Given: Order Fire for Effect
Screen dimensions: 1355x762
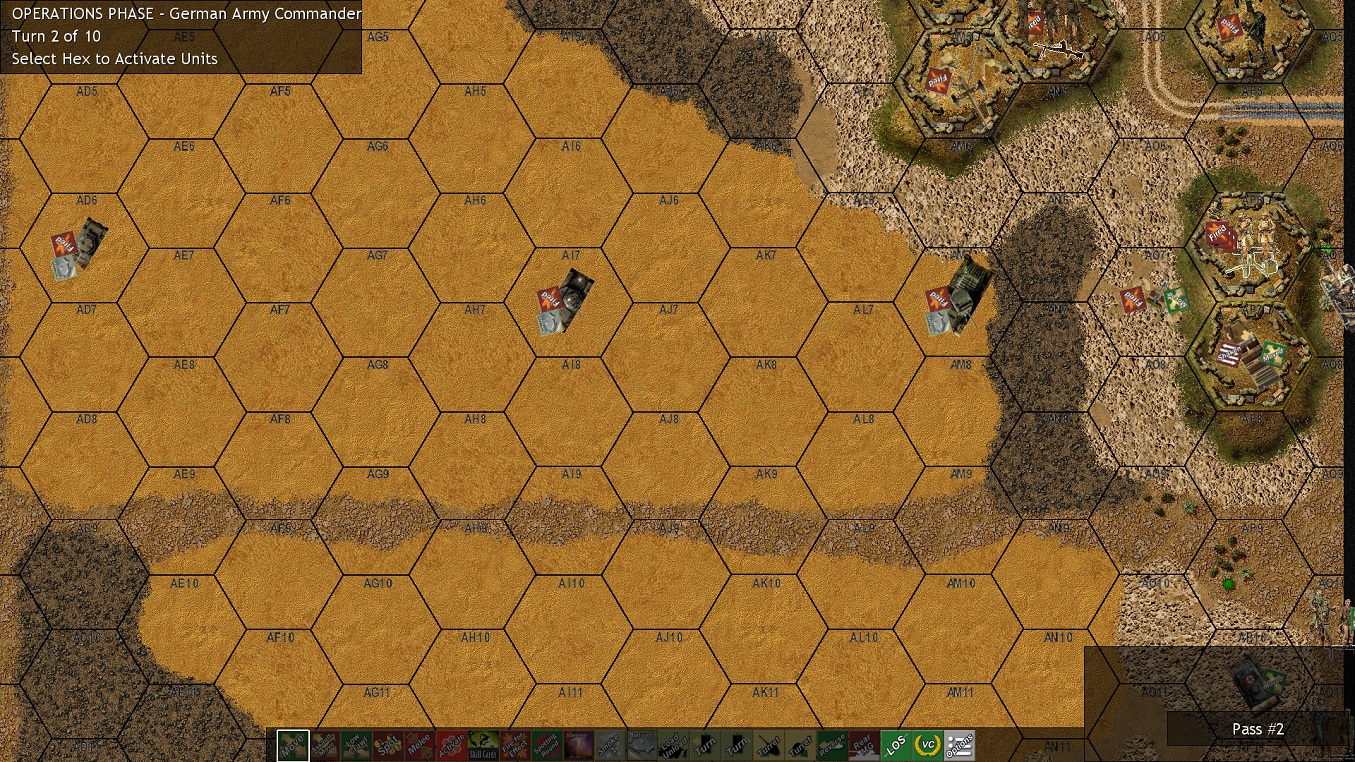Looking at the screenshot, I should click(515, 744).
